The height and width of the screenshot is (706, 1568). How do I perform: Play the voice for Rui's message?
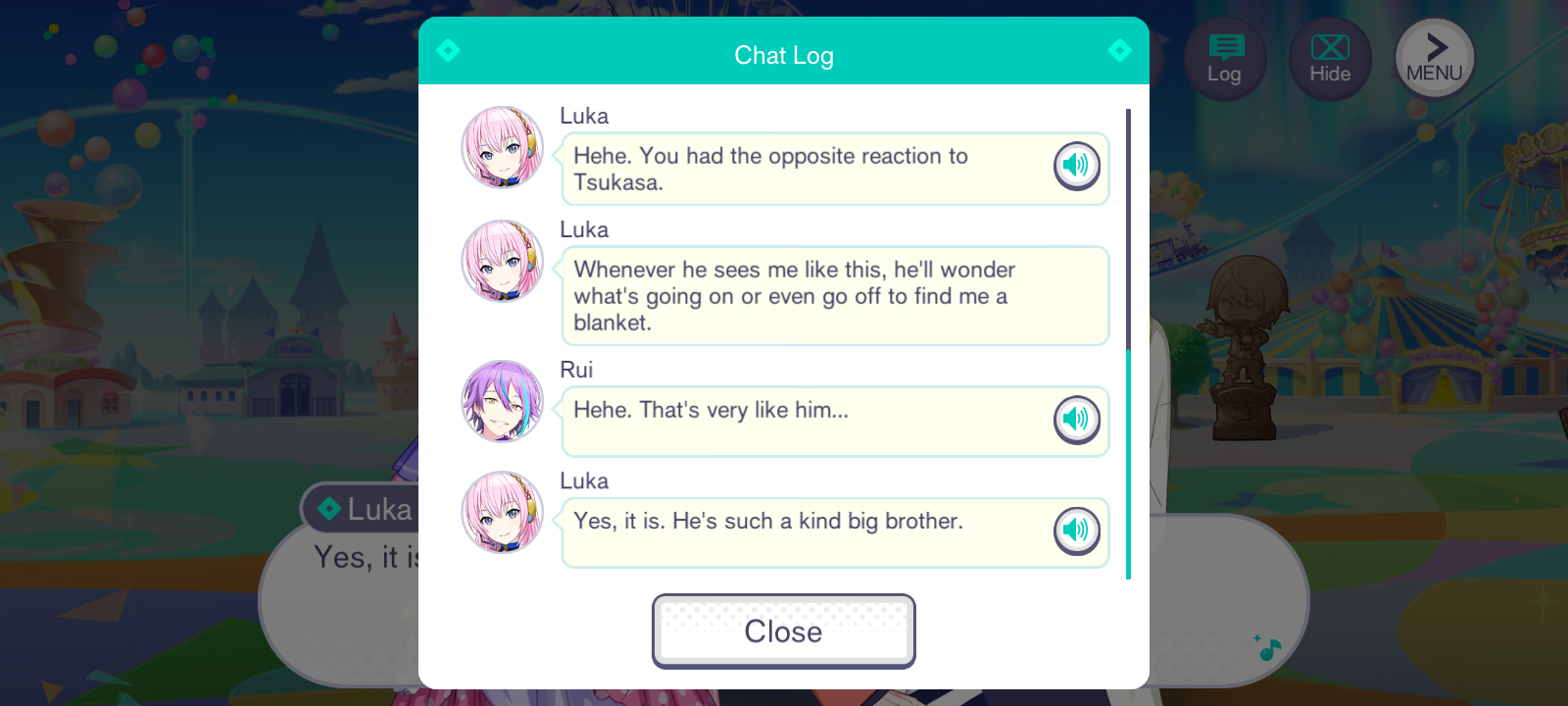(1076, 421)
